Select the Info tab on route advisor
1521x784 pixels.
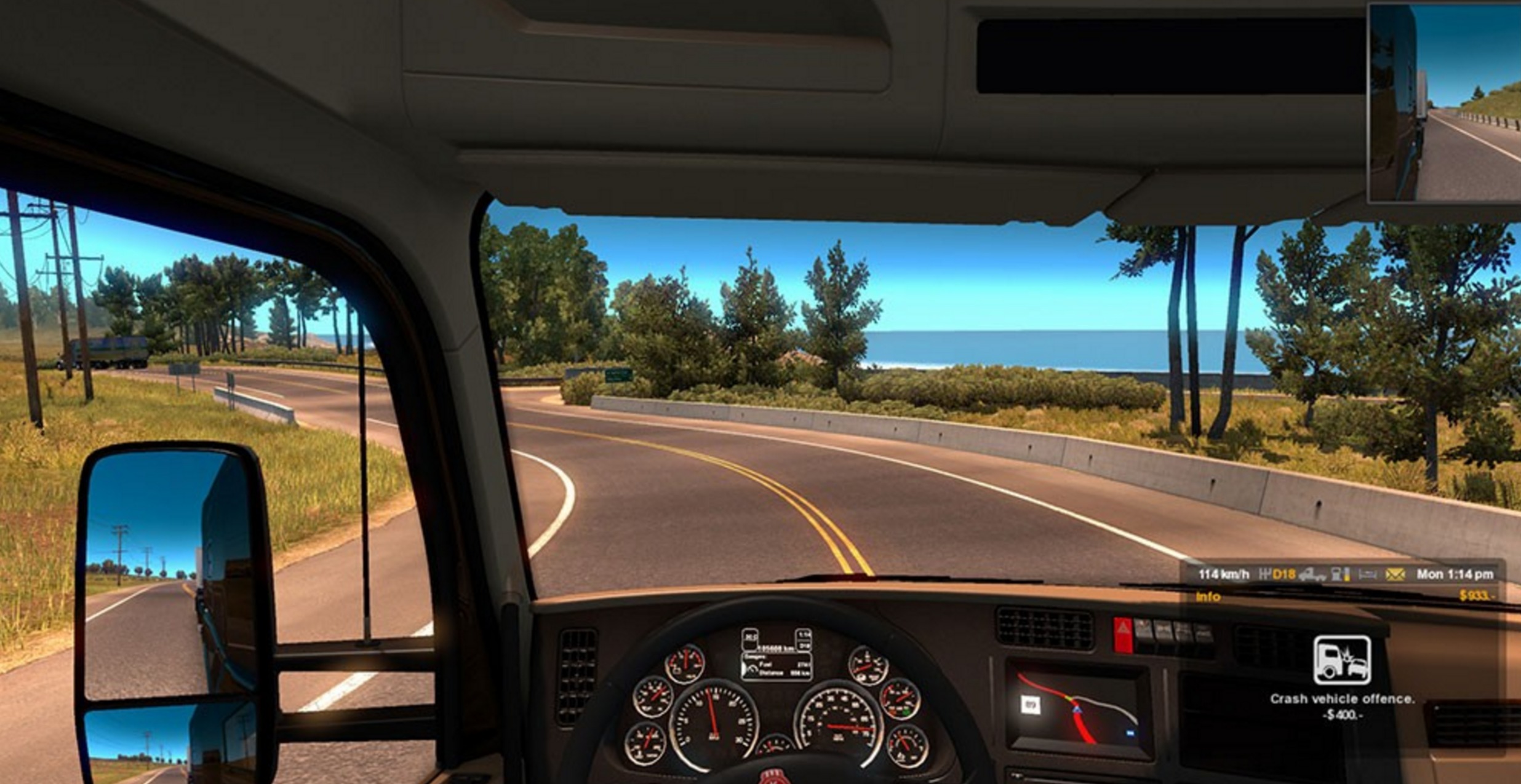point(1208,596)
